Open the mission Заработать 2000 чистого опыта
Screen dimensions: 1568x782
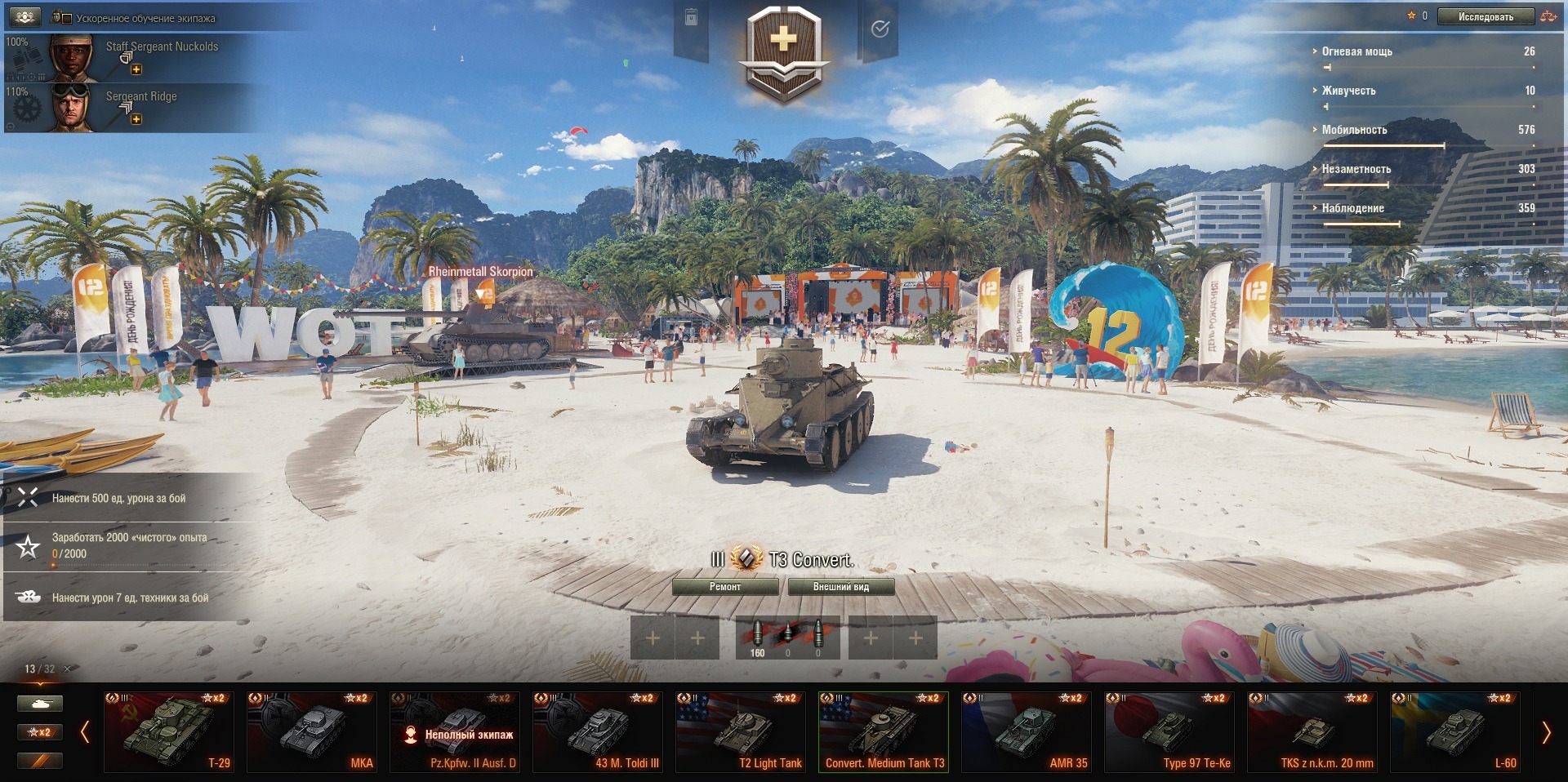coord(129,545)
